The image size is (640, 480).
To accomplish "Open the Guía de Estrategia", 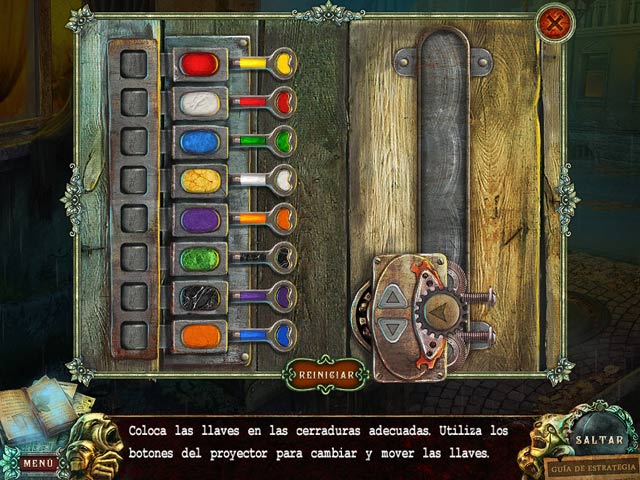I will 592,467.
